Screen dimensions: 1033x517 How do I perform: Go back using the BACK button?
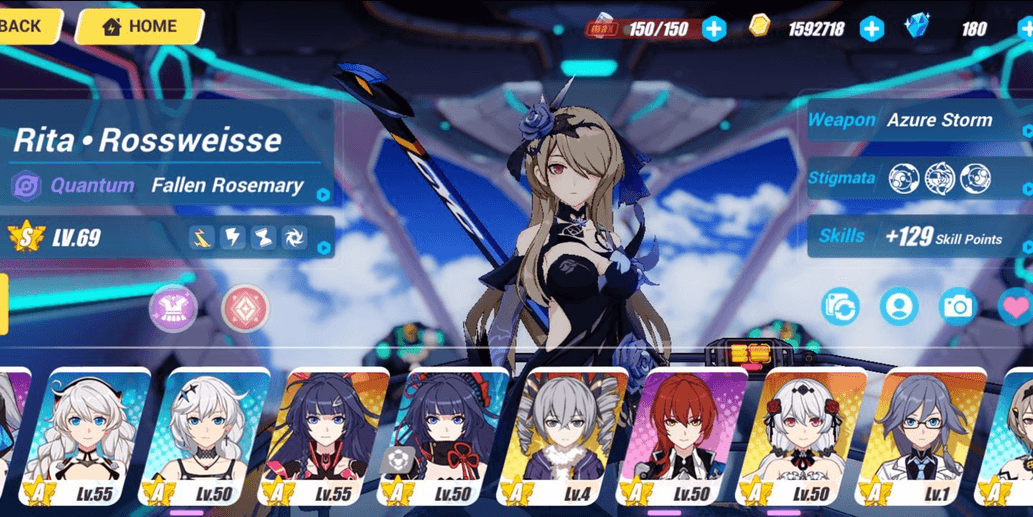pyautogui.click(x=24, y=26)
